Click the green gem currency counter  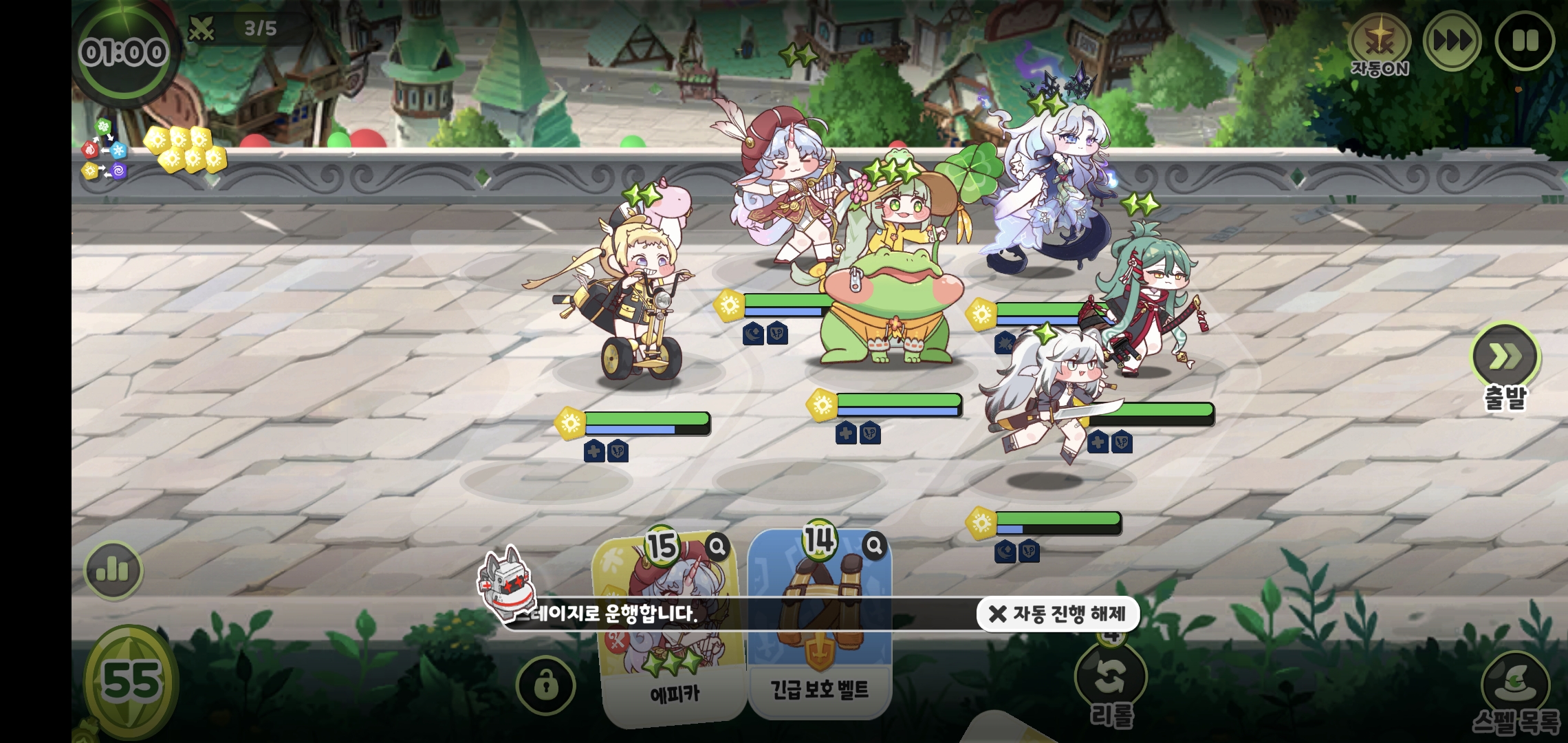[x=131, y=681]
